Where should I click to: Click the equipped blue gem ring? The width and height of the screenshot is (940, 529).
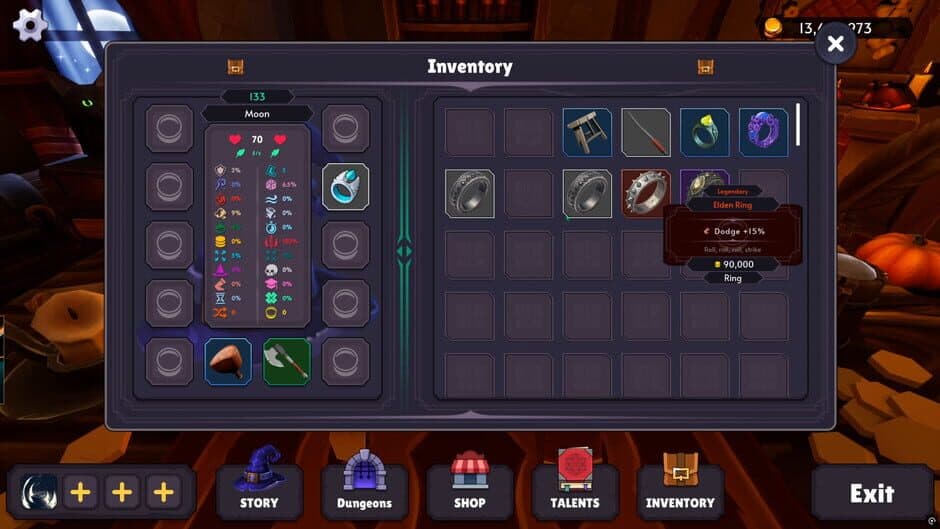tap(346, 187)
